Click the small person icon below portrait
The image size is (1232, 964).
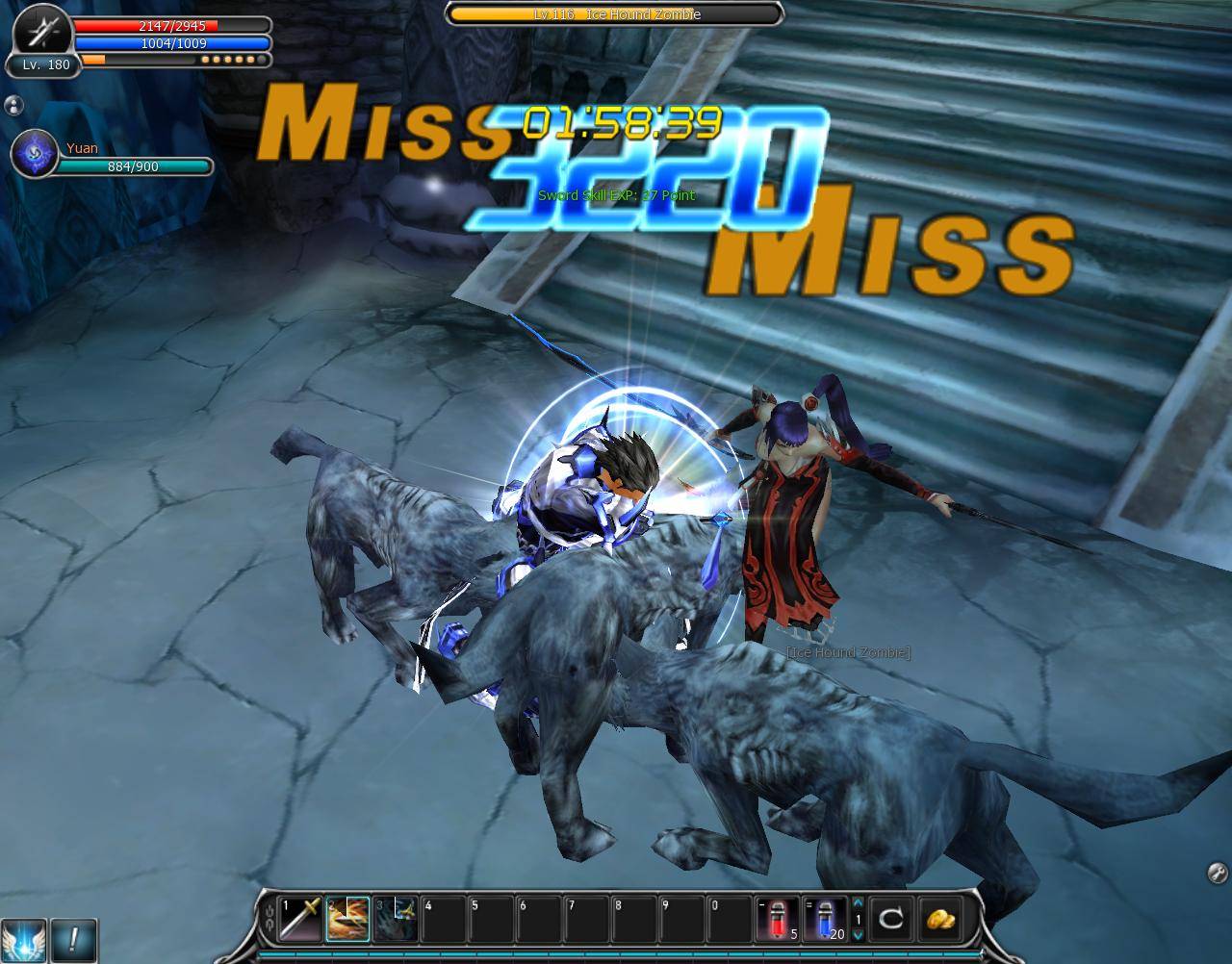(13, 105)
